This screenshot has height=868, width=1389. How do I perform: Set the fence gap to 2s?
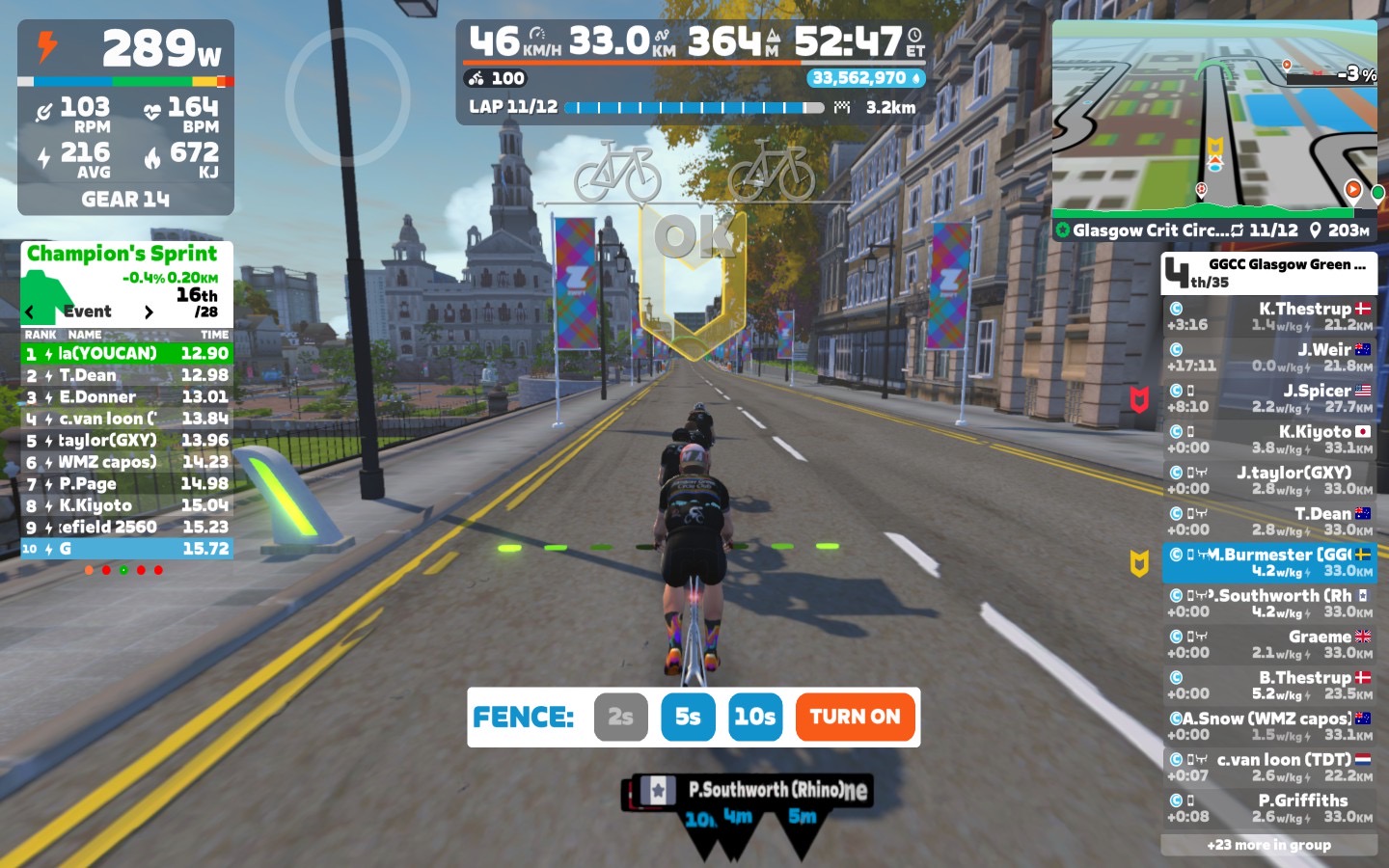(620, 717)
